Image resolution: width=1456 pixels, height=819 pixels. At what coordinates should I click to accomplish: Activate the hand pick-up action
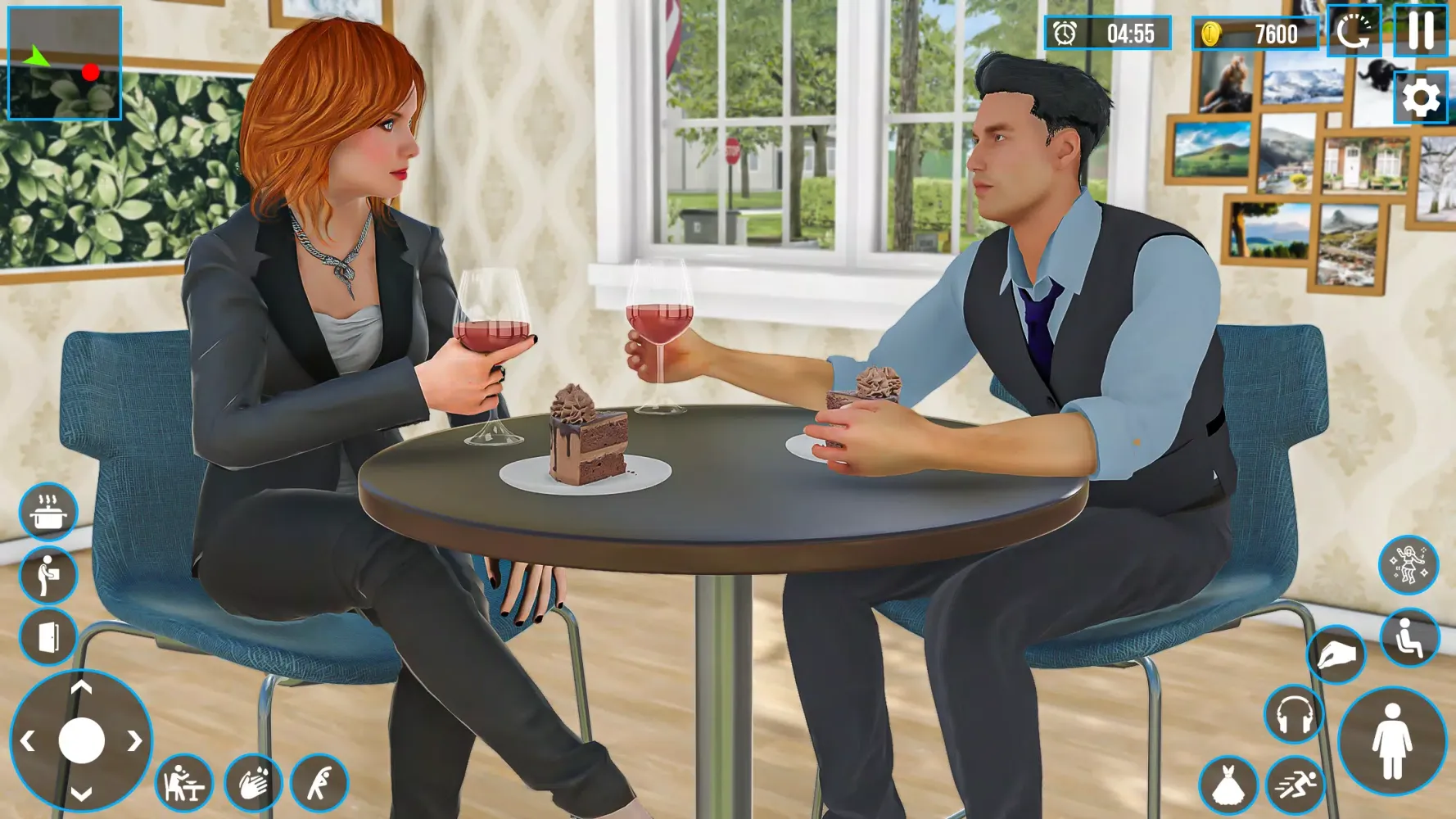[1336, 654]
